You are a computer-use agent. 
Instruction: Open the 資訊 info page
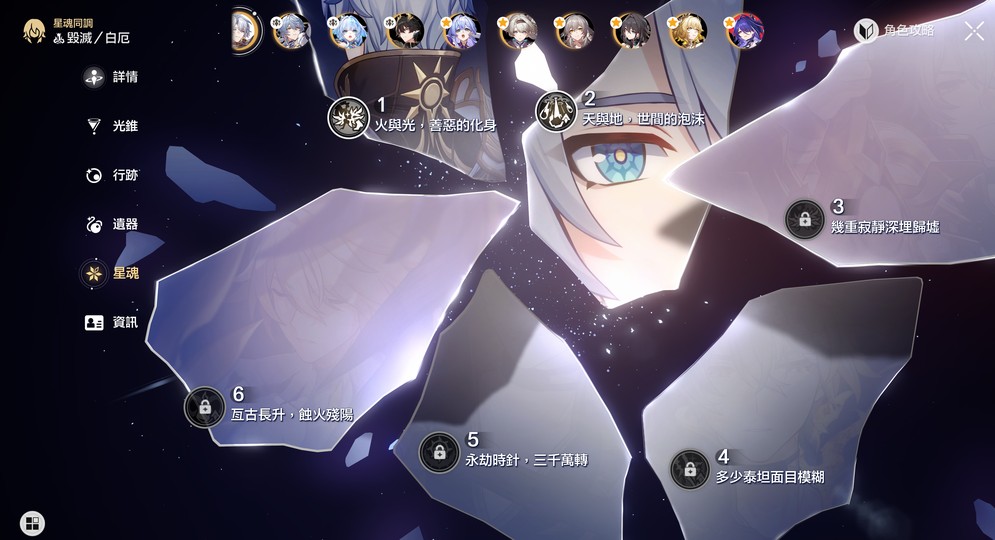(111, 322)
